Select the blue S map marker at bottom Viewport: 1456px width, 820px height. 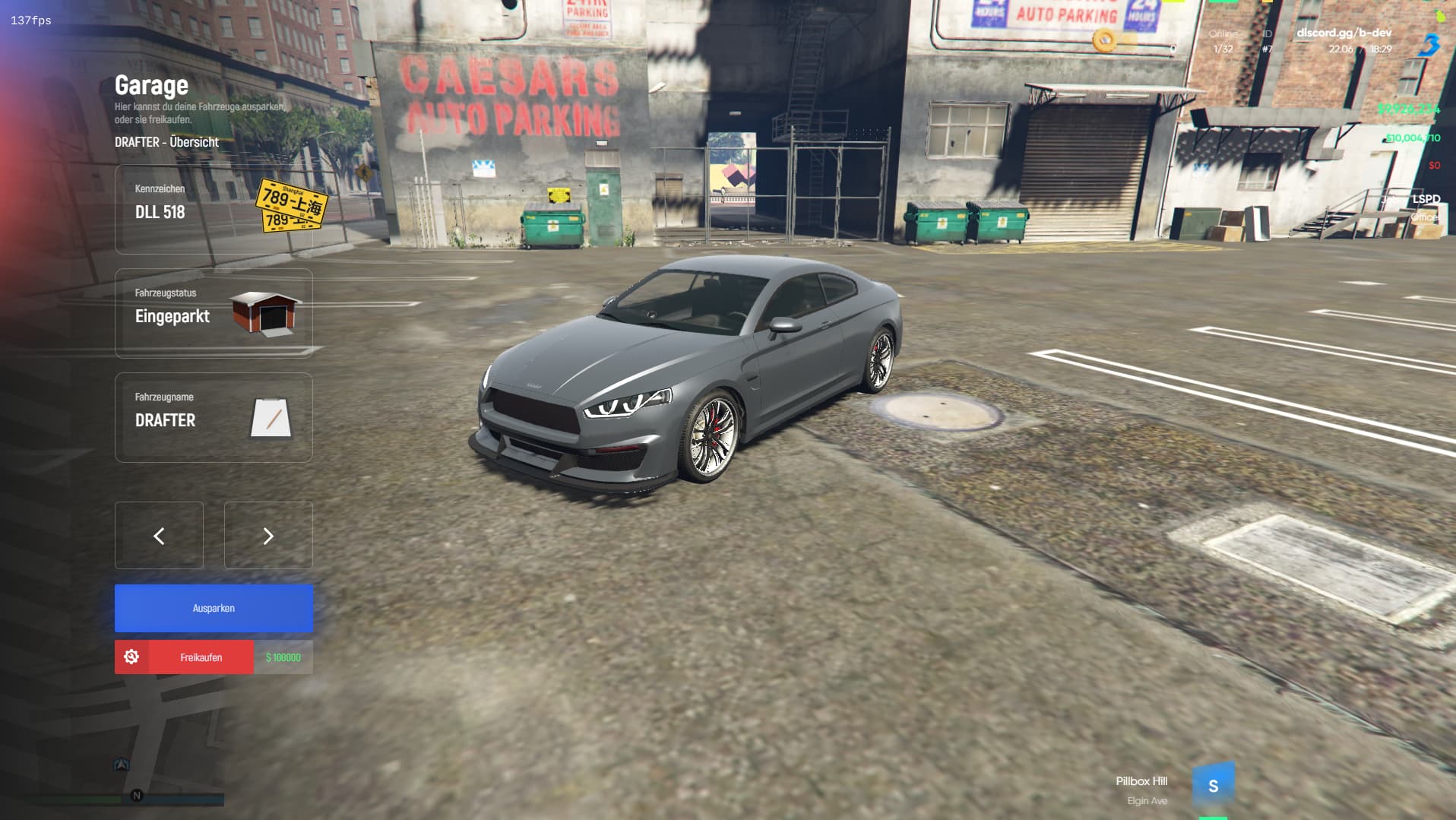(x=1214, y=782)
